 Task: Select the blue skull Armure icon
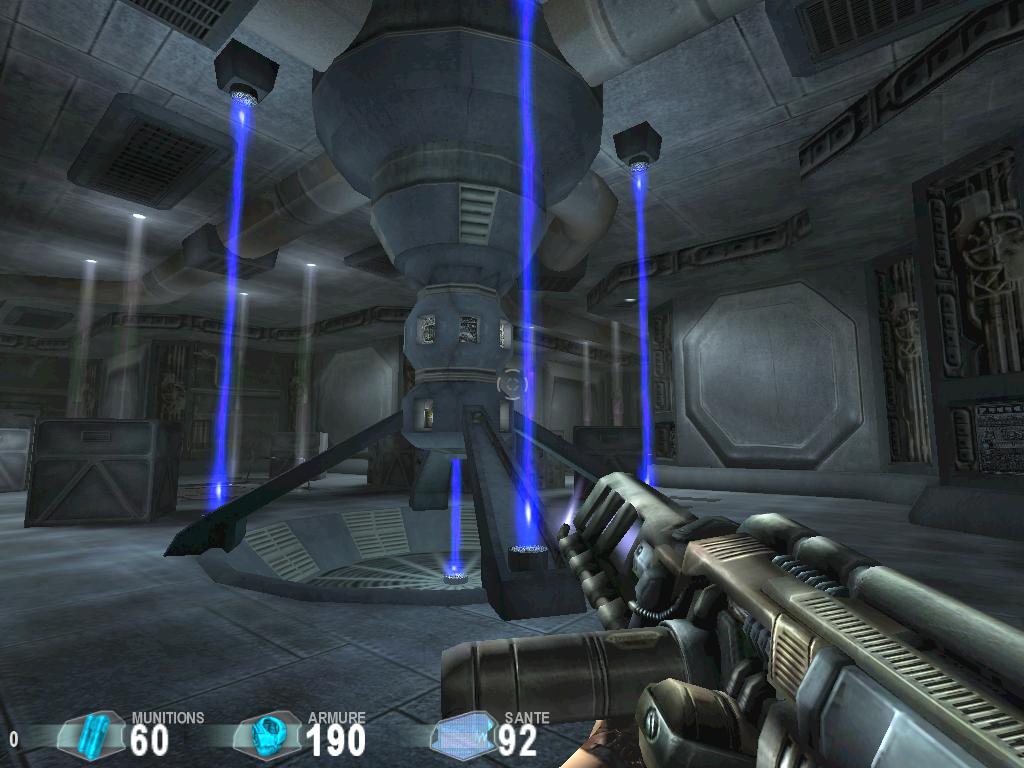[267, 736]
